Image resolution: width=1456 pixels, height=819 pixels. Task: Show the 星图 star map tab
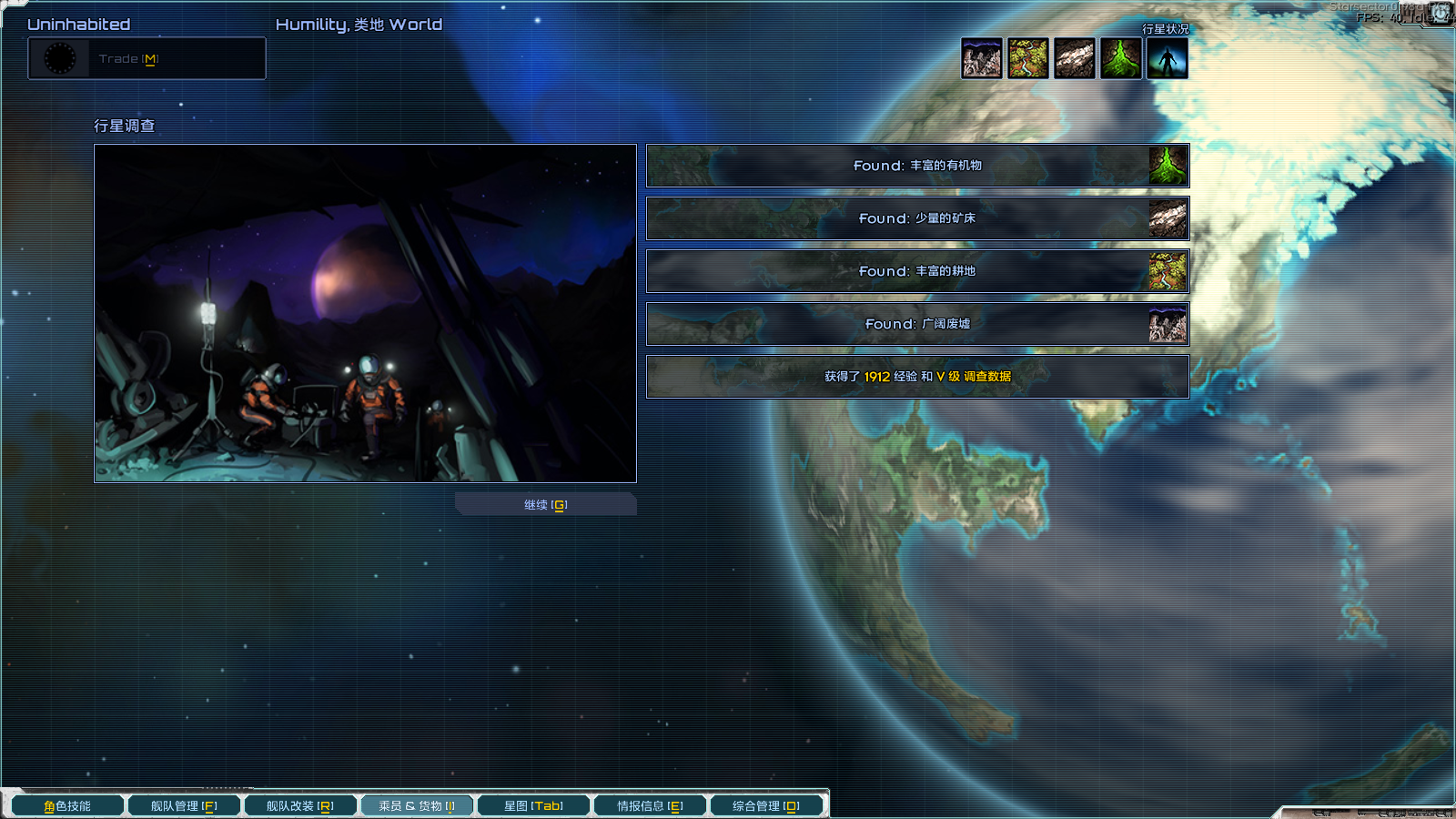point(533,806)
